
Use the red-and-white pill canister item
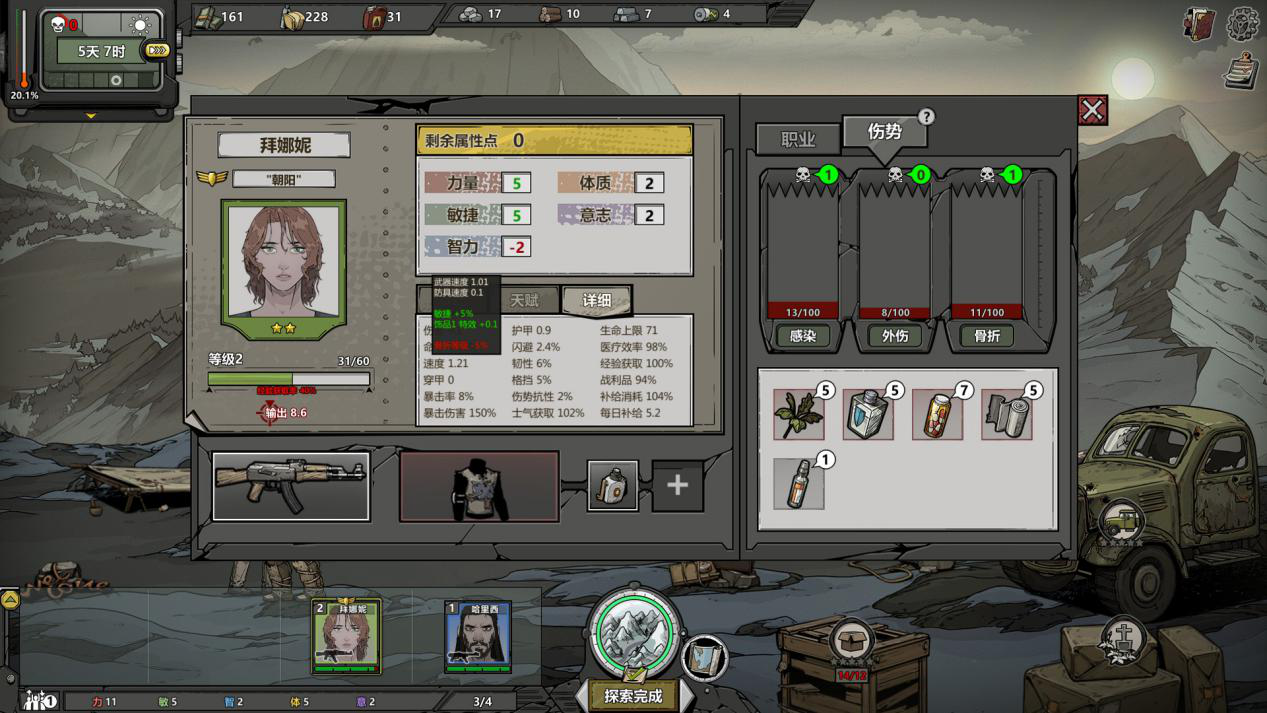tap(937, 415)
